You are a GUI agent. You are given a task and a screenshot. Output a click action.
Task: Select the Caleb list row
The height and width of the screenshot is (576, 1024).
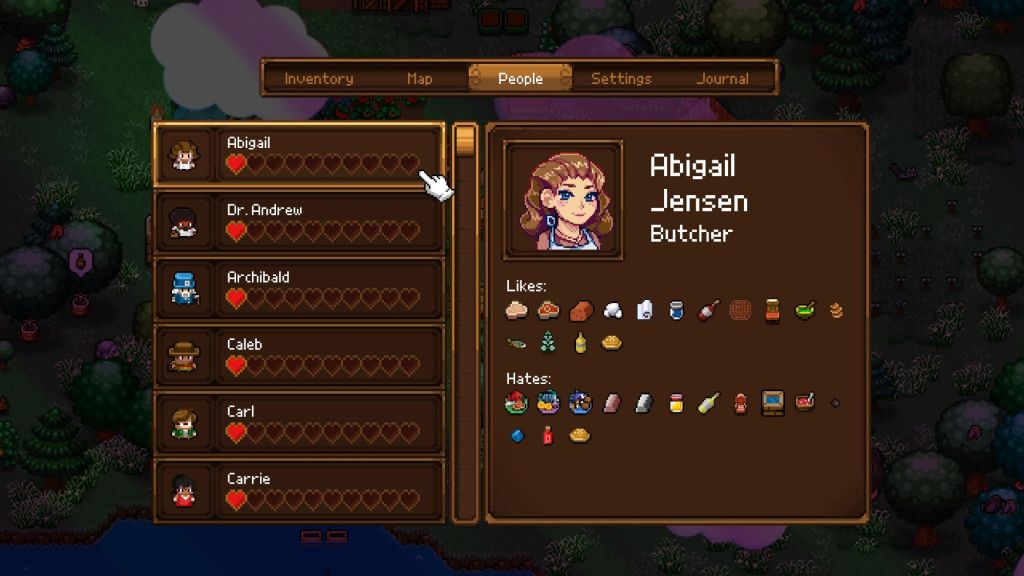pyautogui.click(x=298, y=356)
